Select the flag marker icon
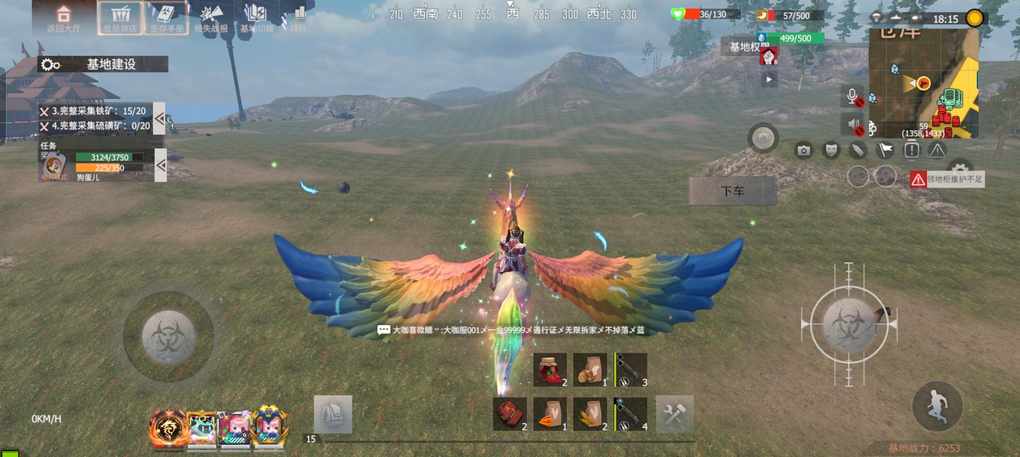The width and height of the screenshot is (1020, 457). 884,150
